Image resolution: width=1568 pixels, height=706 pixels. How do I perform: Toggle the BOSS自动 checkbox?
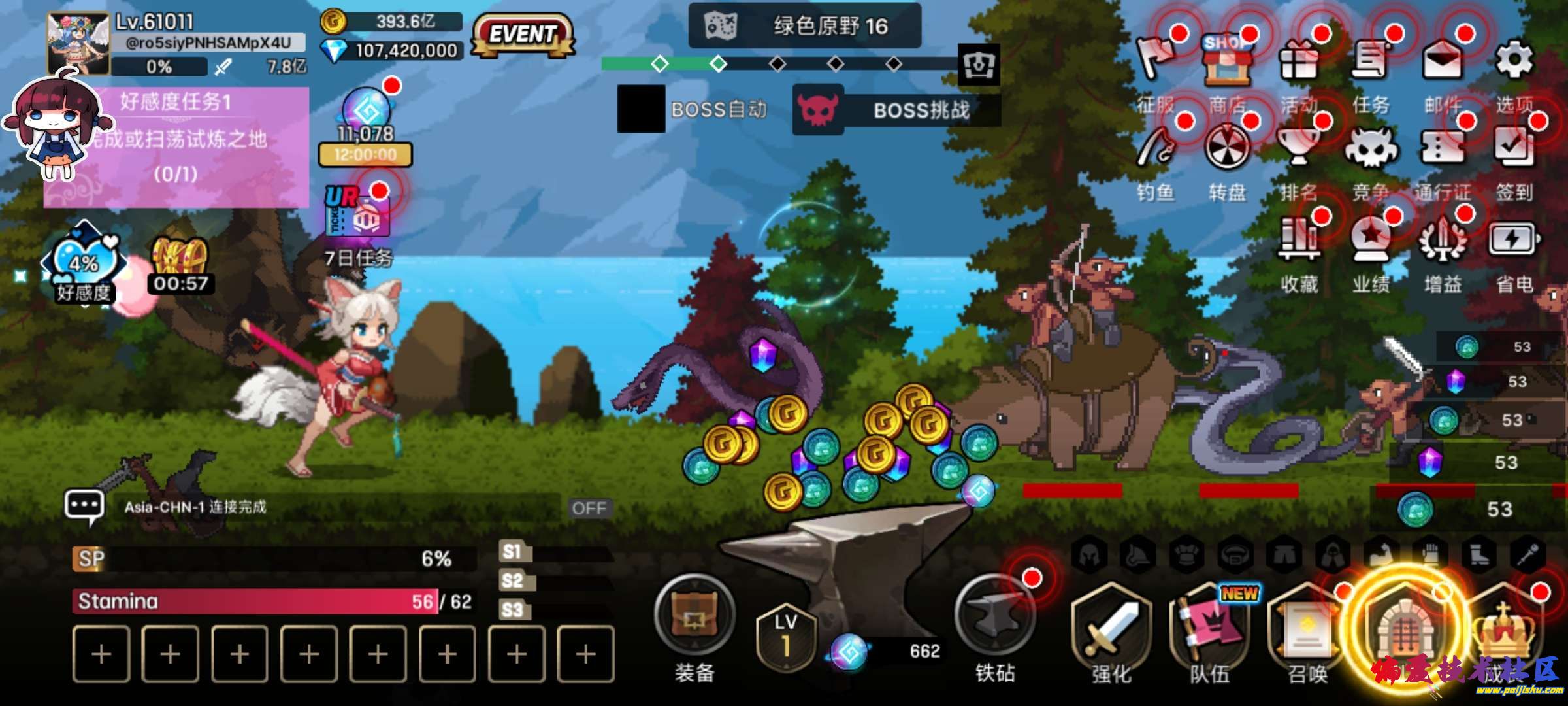click(x=641, y=109)
